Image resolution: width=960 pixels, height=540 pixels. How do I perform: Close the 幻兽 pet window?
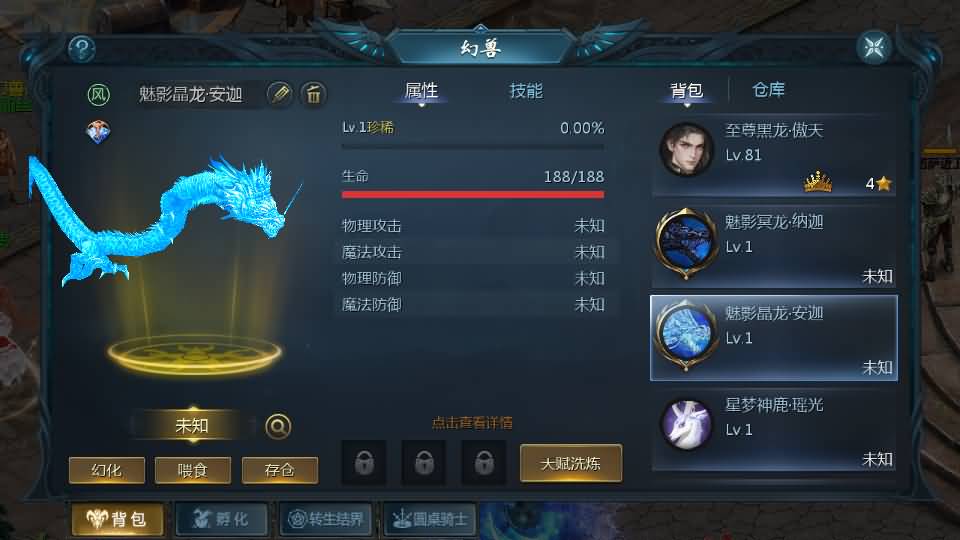tap(873, 47)
